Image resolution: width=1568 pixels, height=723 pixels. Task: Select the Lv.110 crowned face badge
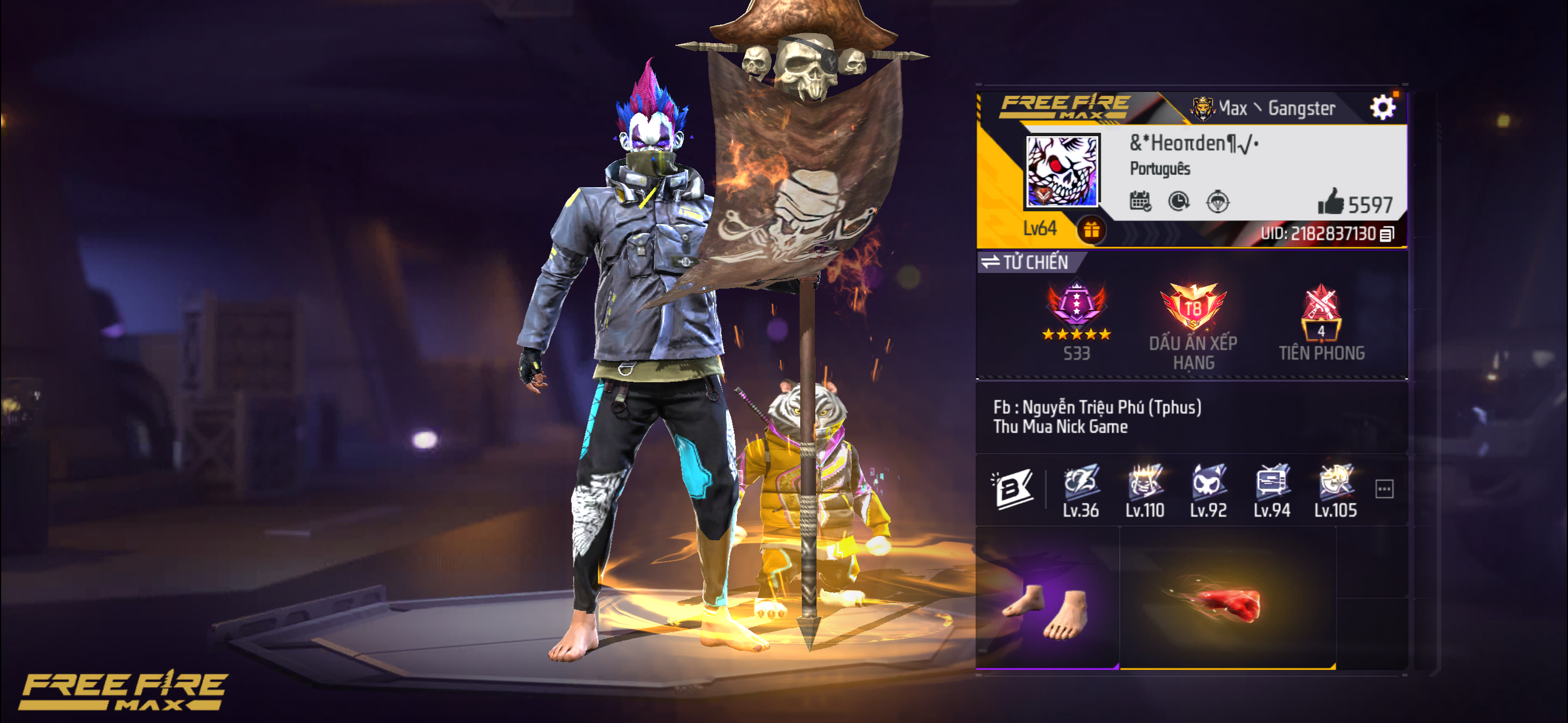point(1145,490)
